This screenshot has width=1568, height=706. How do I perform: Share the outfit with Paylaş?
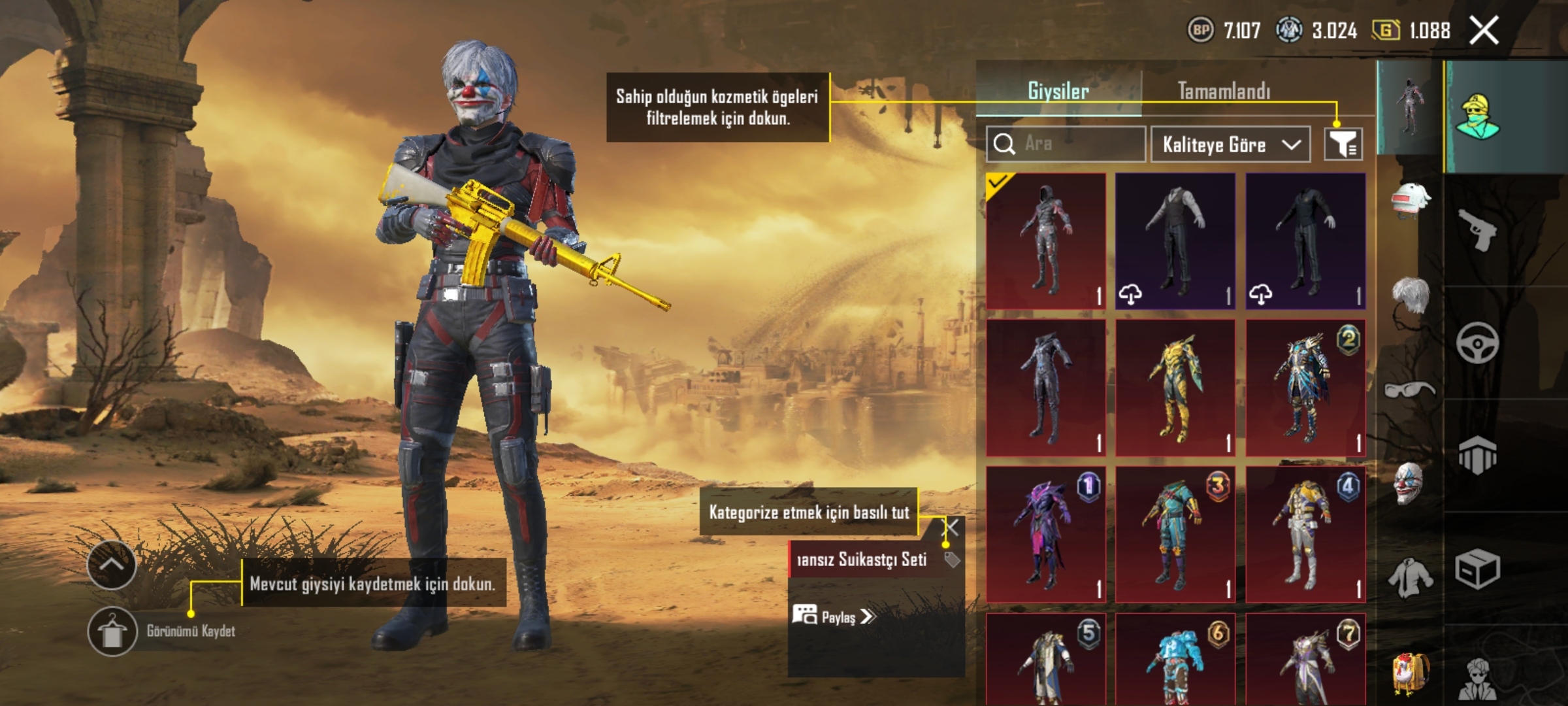[833, 616]
